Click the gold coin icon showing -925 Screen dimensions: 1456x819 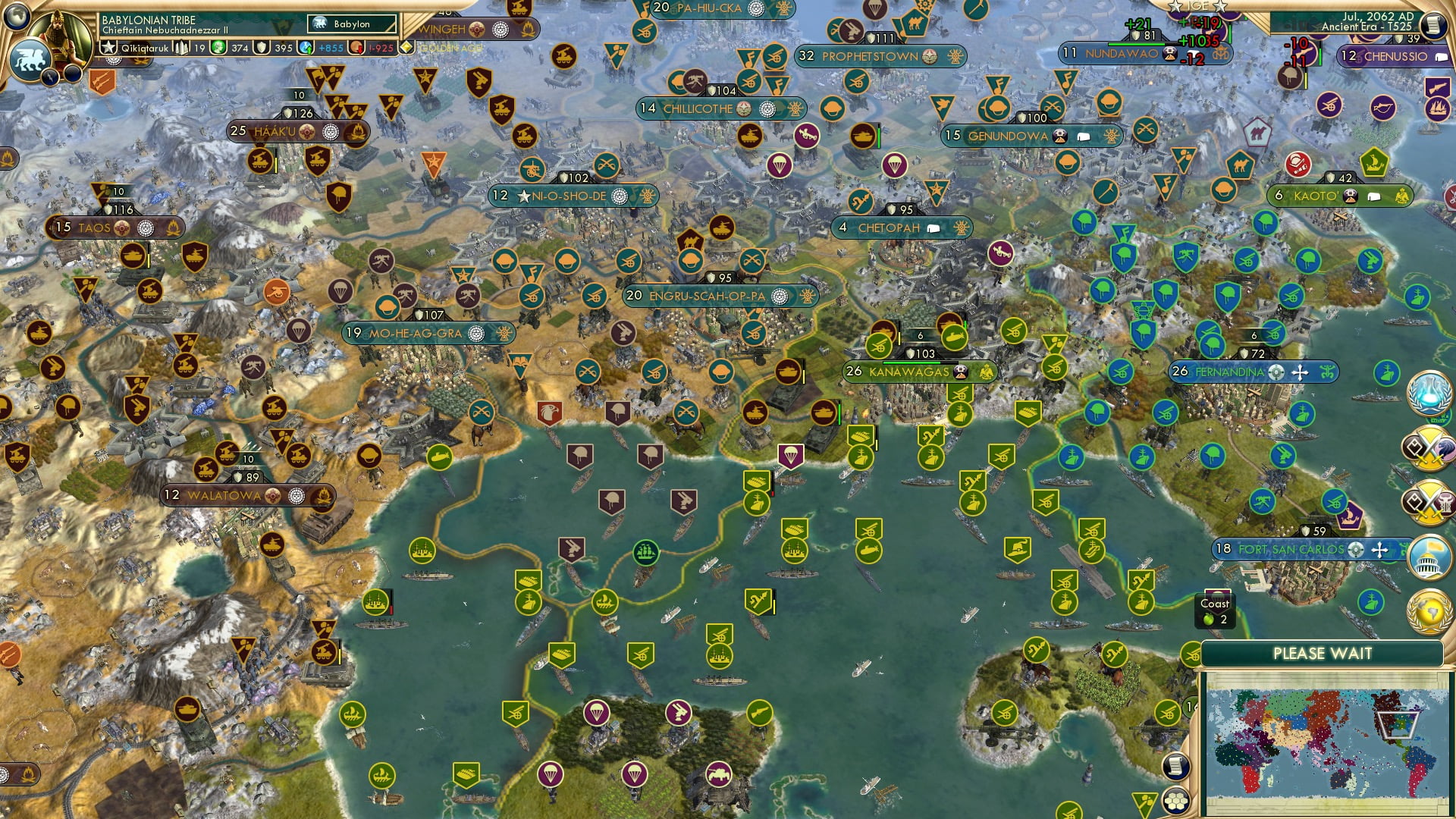(x=356, y=47)
